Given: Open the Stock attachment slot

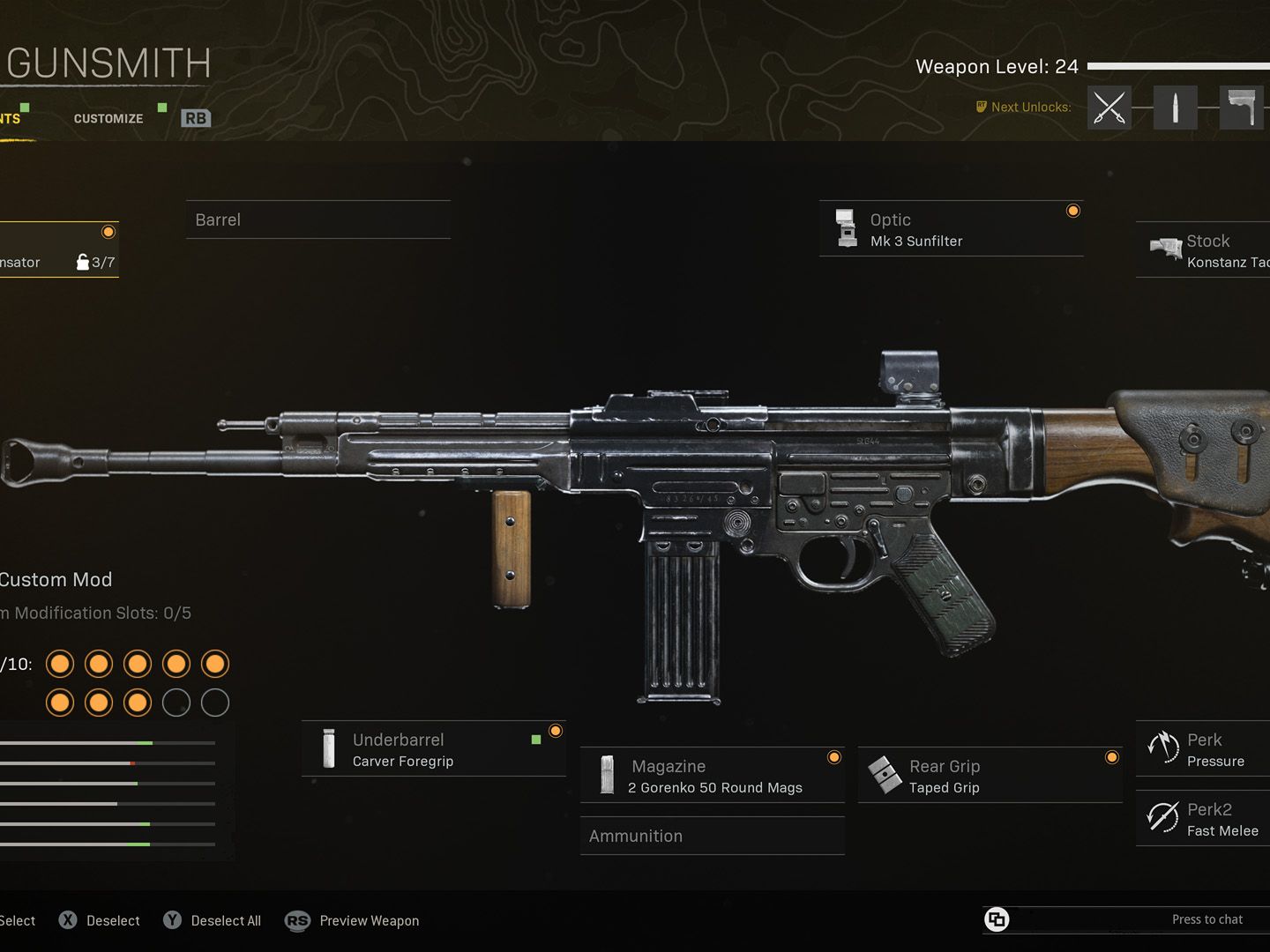Looking at the screenshot, I should coord(1205,250).
